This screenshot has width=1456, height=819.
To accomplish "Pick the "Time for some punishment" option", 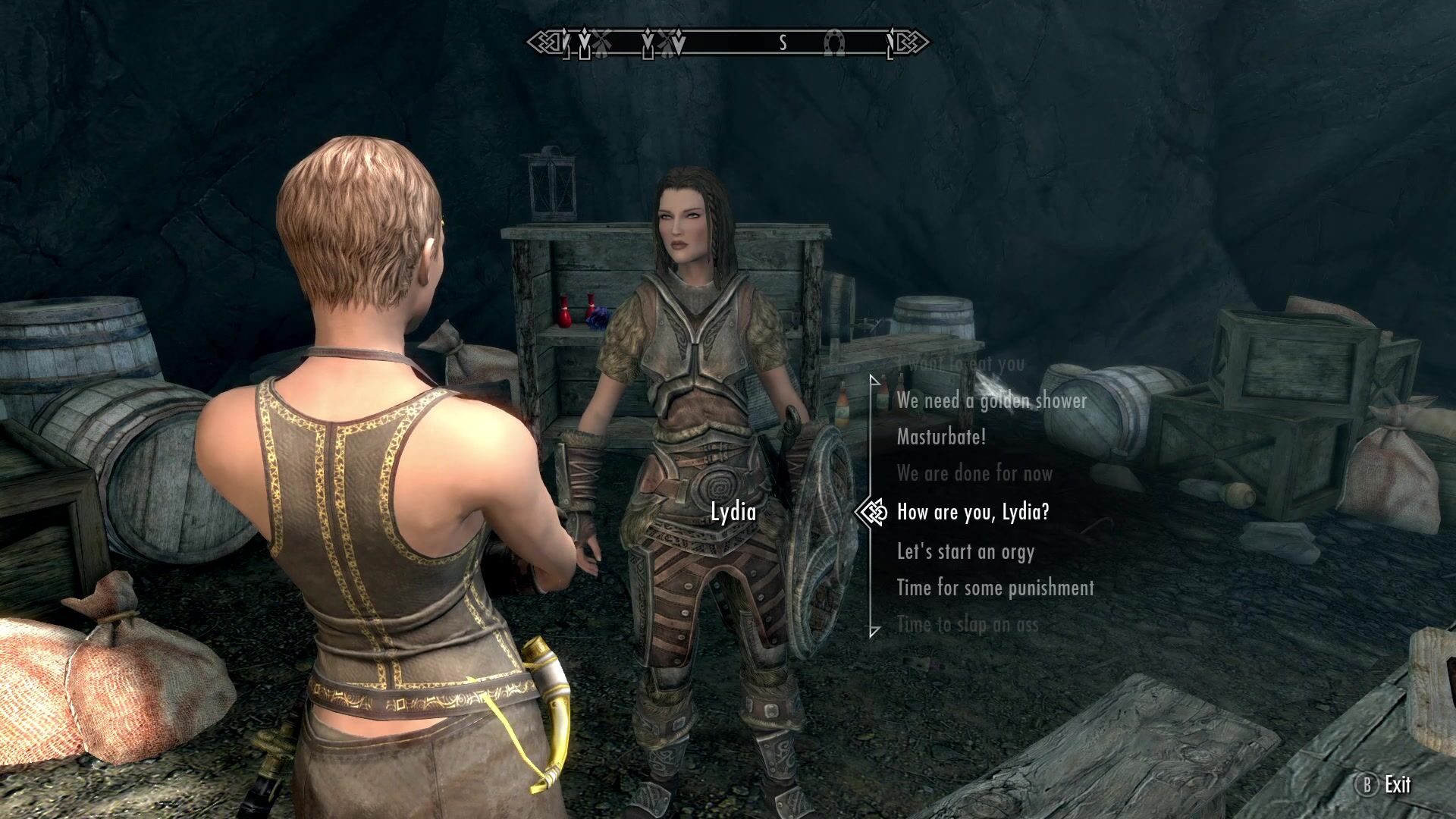I will (x=995, y=588).
